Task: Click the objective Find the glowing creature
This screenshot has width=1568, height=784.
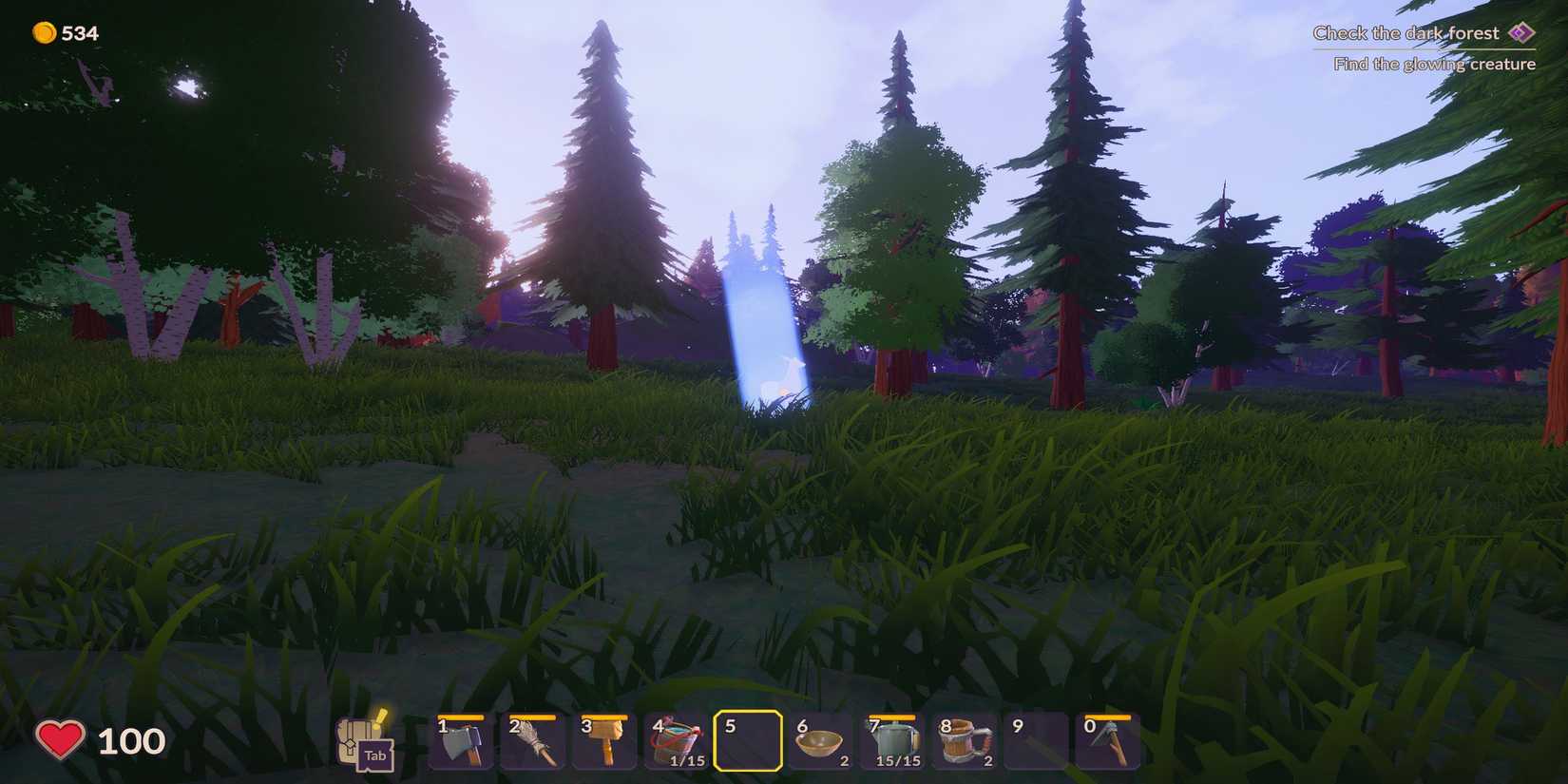Action: tap(1436, 64)
